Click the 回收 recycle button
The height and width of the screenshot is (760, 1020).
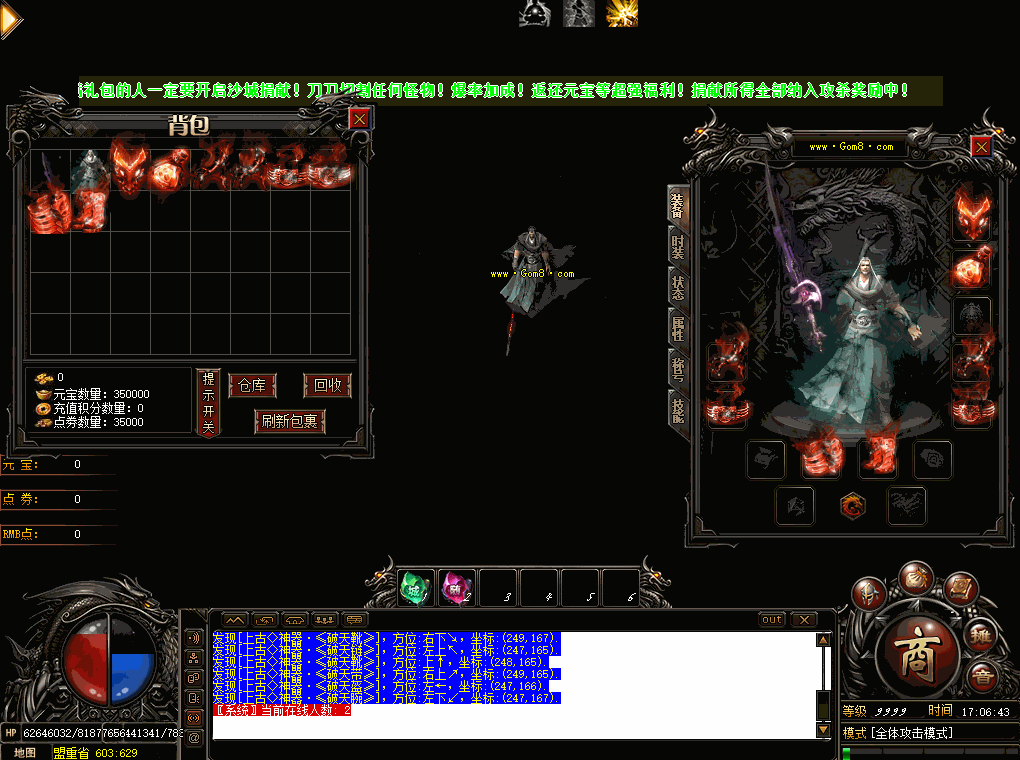point(327,386)
